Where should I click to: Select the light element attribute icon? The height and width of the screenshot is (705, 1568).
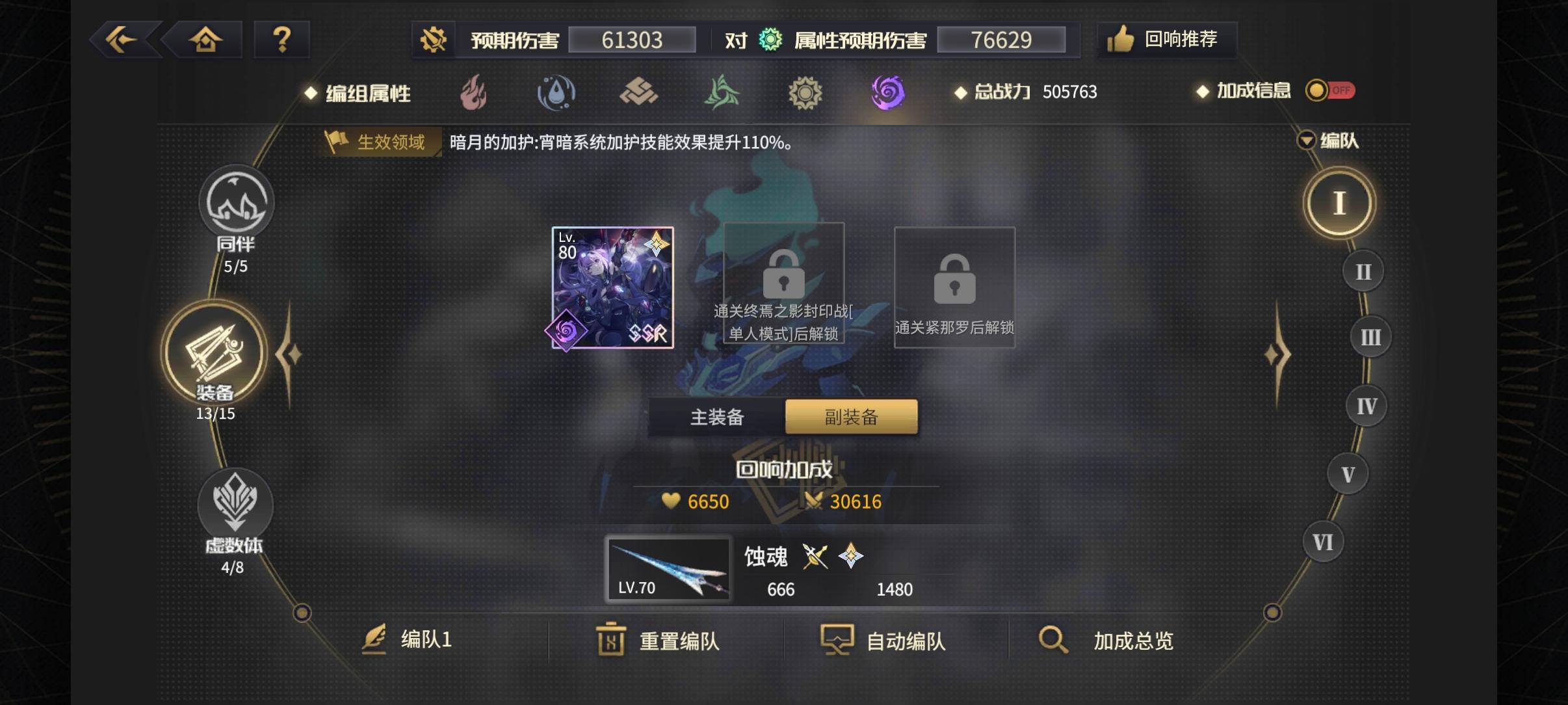pyautogui.click(x=806, y=92)
